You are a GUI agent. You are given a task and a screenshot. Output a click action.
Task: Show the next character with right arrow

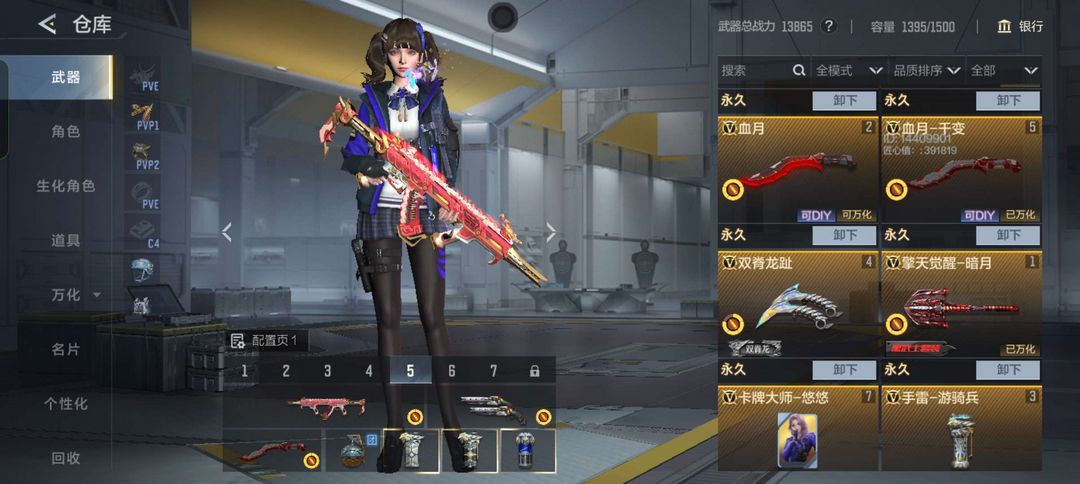[550, 233]
